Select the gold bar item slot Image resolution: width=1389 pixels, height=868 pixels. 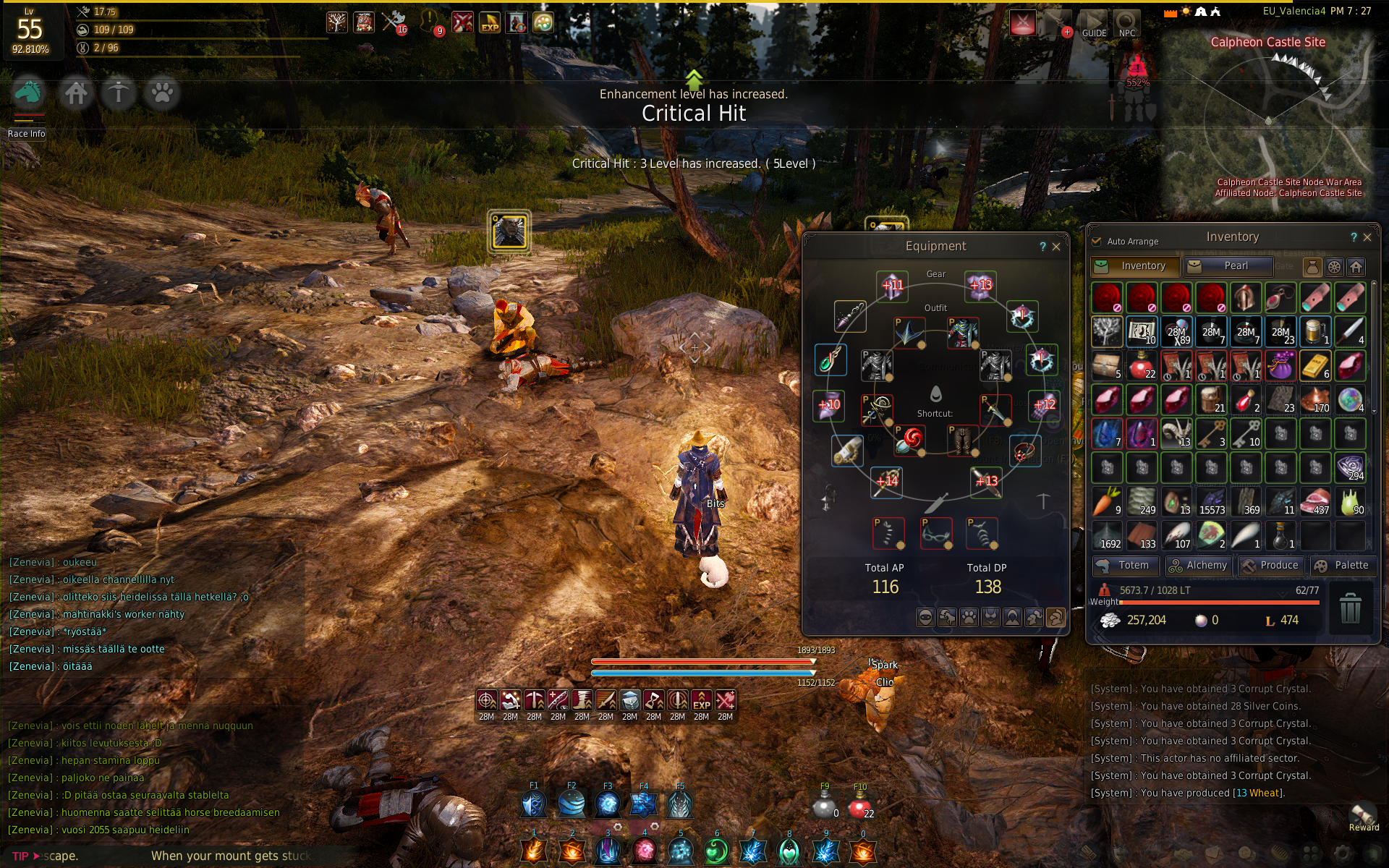1315,365
